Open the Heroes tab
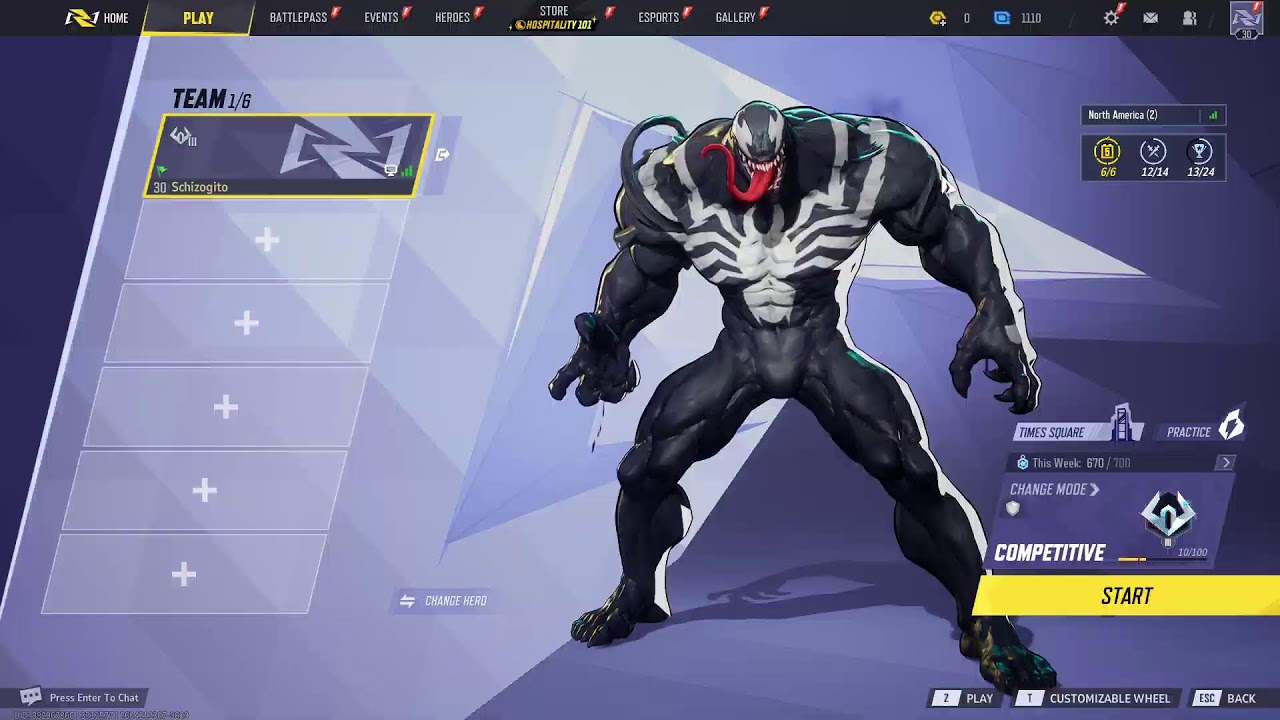 pos(452,18)
